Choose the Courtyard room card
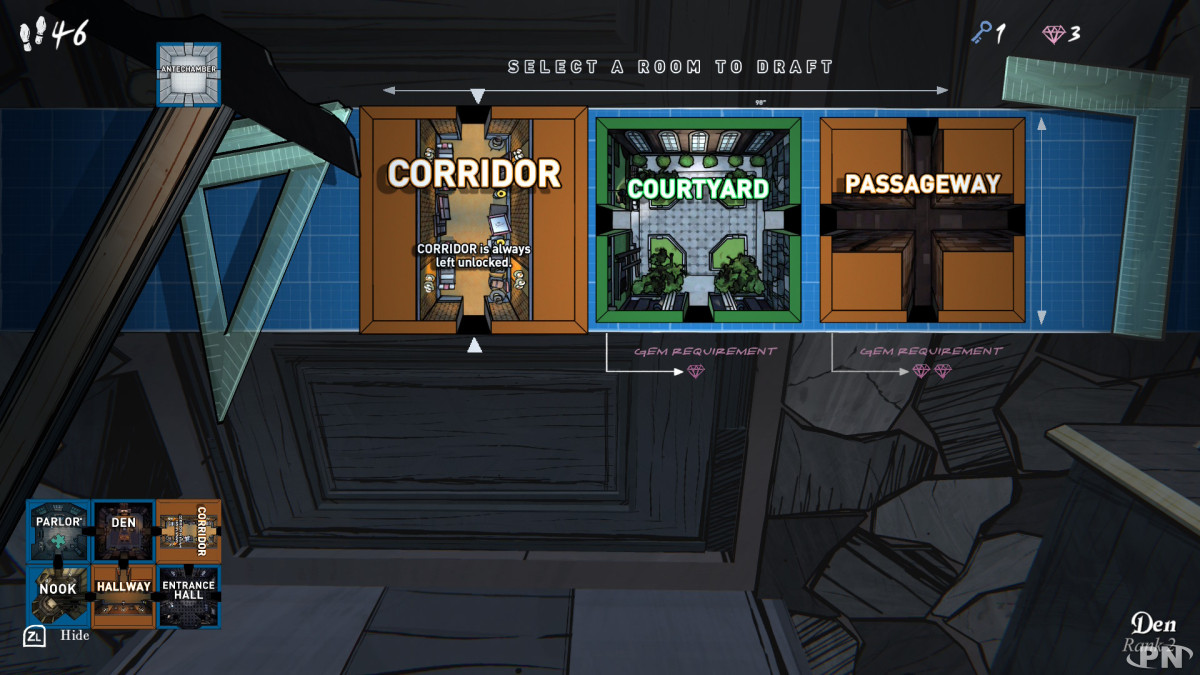1200x675 pixels. [x=698, y=220]
